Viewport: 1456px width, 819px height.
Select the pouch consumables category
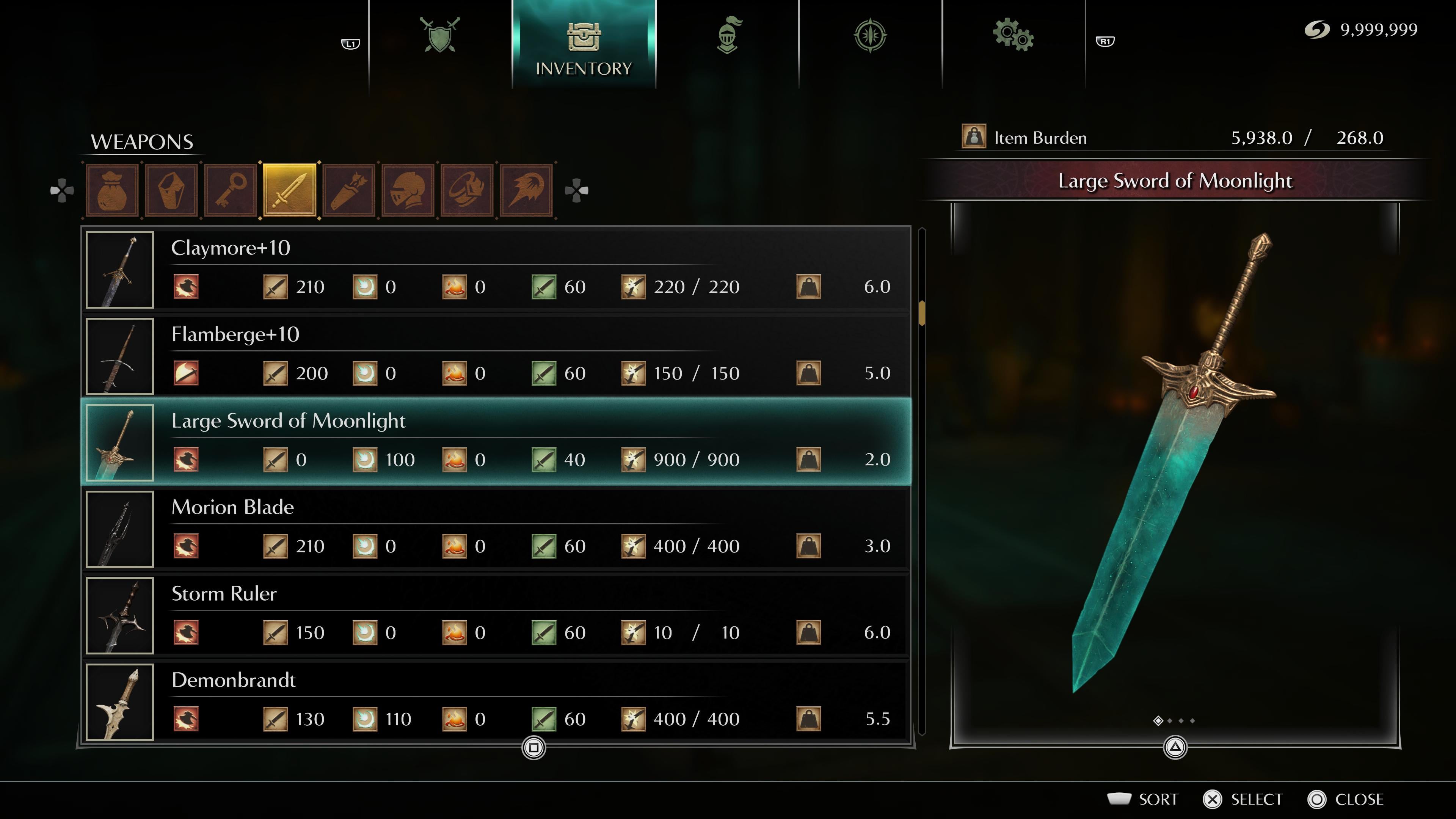[x=112, y=190]
